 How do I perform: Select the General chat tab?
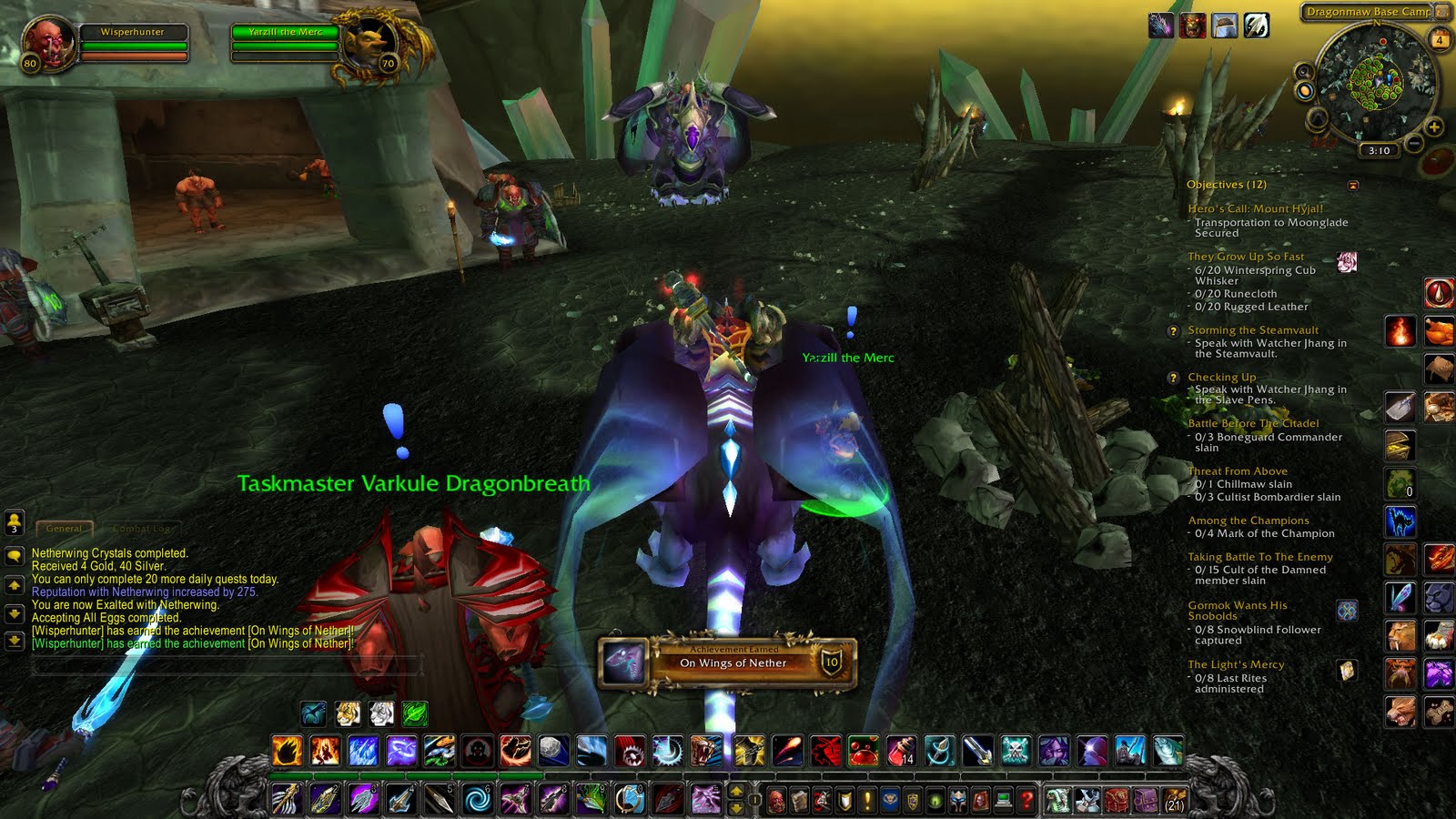point(65,528)
